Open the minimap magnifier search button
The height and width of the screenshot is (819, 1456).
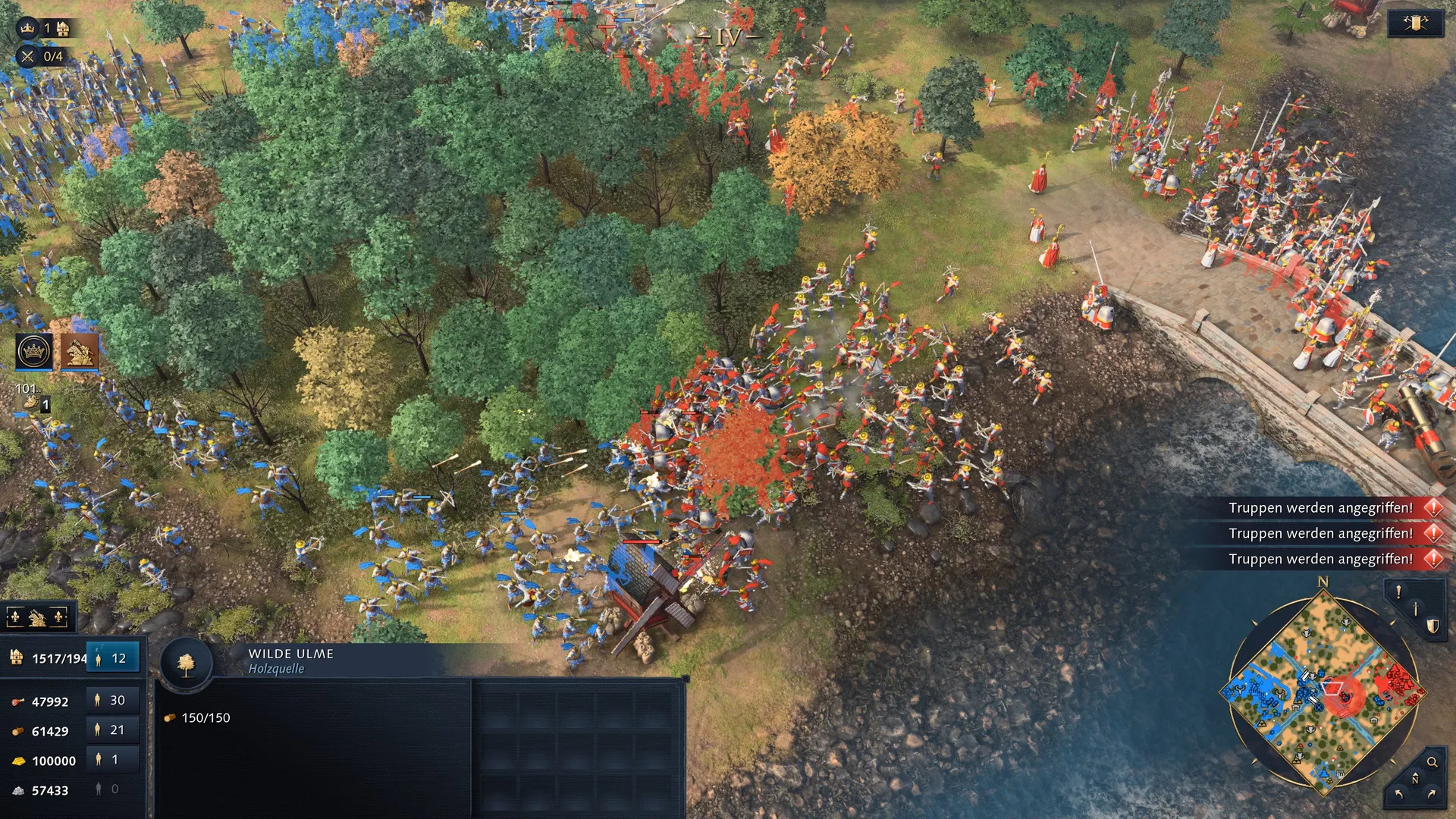pyautogui.click(x=1432, y=762)
